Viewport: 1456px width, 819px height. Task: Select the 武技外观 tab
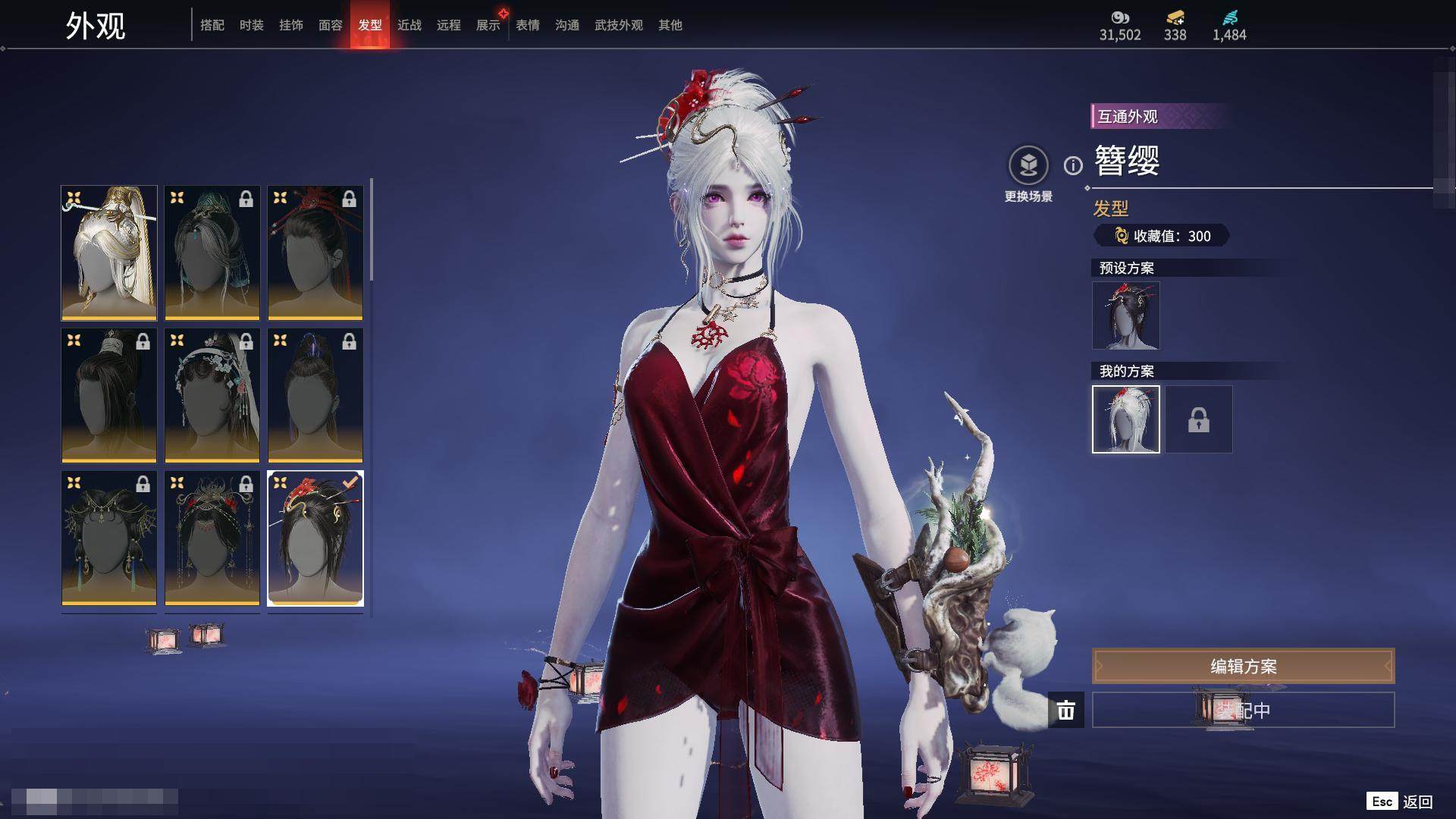click(x=619, y=25)
